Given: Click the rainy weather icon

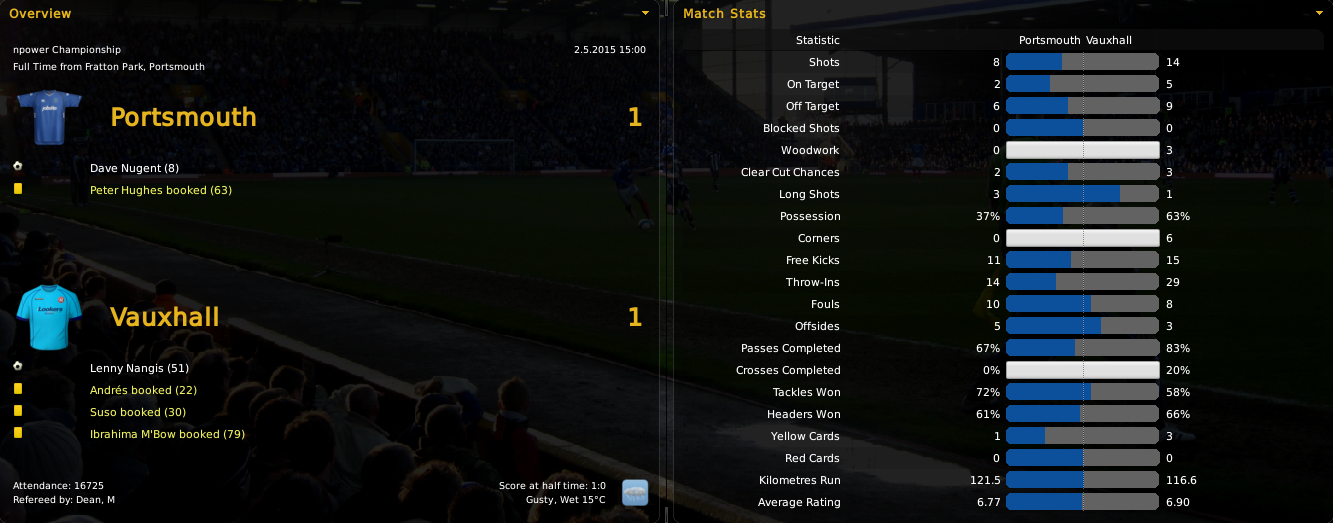Looking at the screenshot, I should [634, 492].
